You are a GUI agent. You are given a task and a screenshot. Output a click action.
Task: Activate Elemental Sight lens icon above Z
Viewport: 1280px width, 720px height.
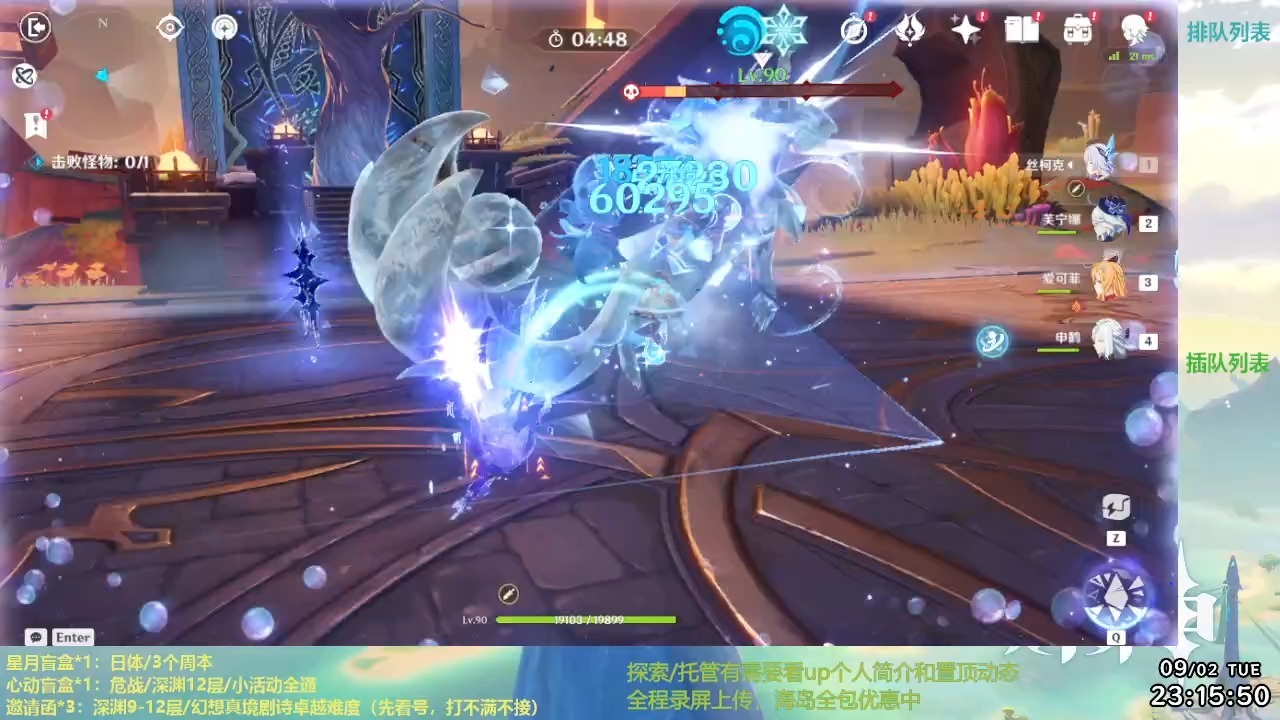point(1115,508)
